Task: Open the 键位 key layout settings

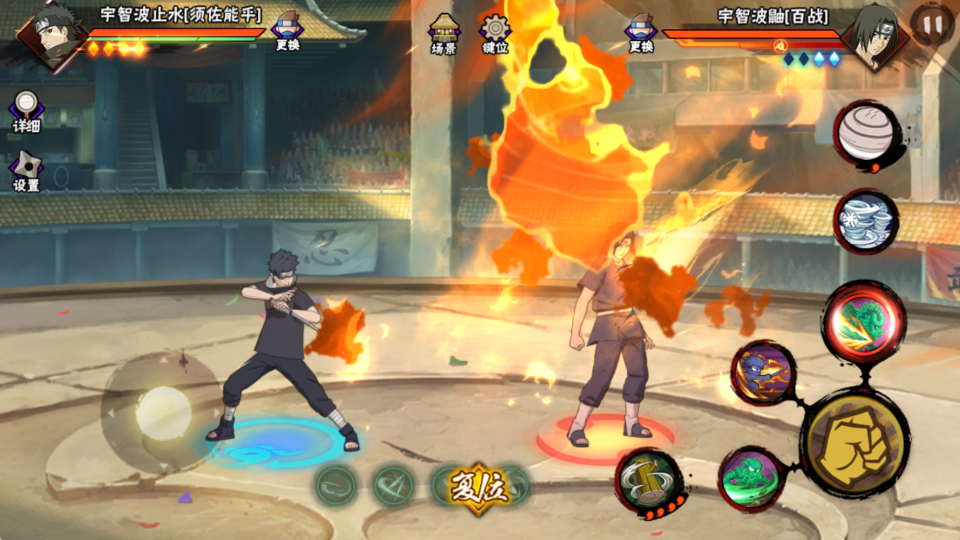Action: tap(494, 32)
